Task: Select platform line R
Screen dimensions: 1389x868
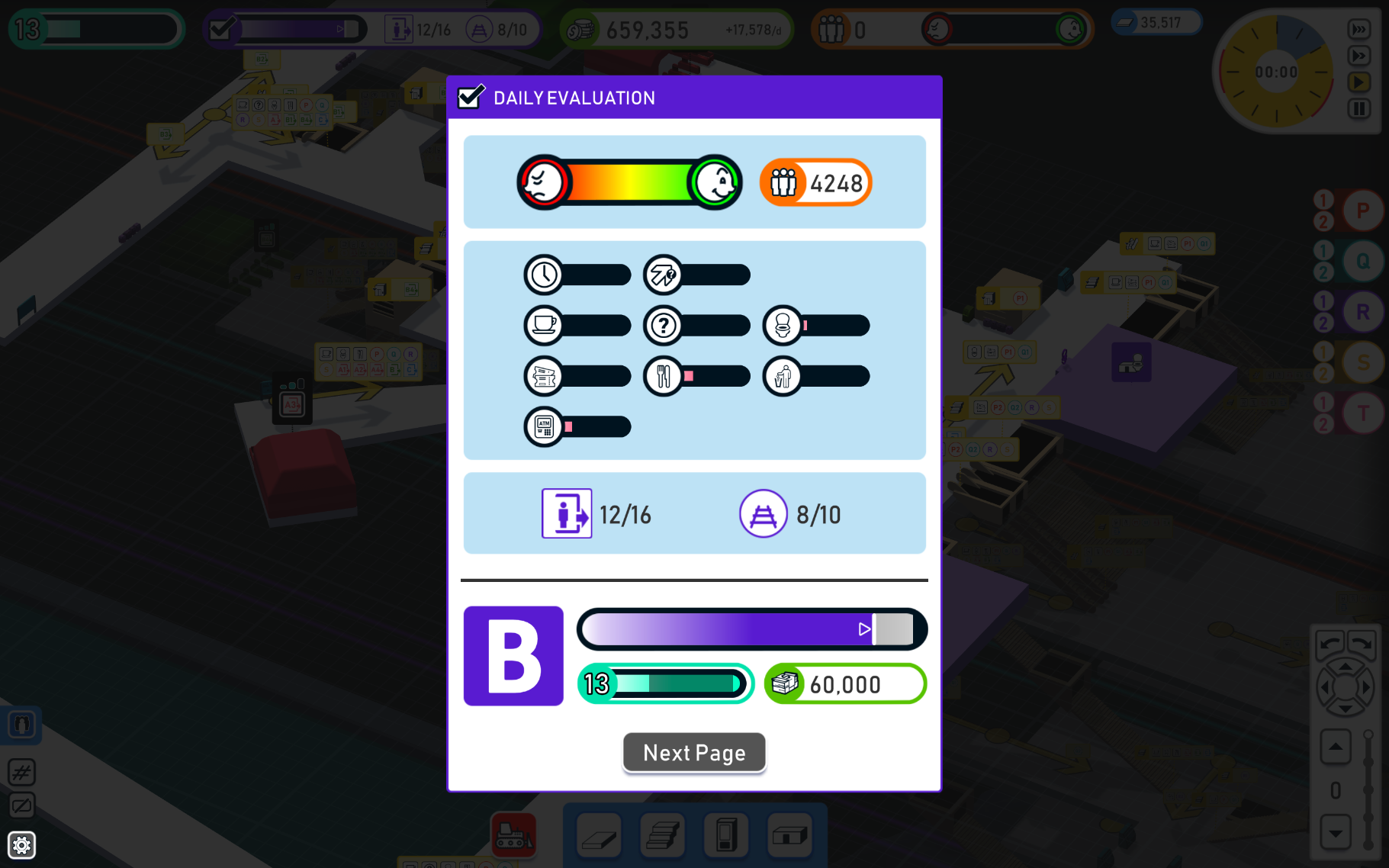Action: pos(1362,312)
